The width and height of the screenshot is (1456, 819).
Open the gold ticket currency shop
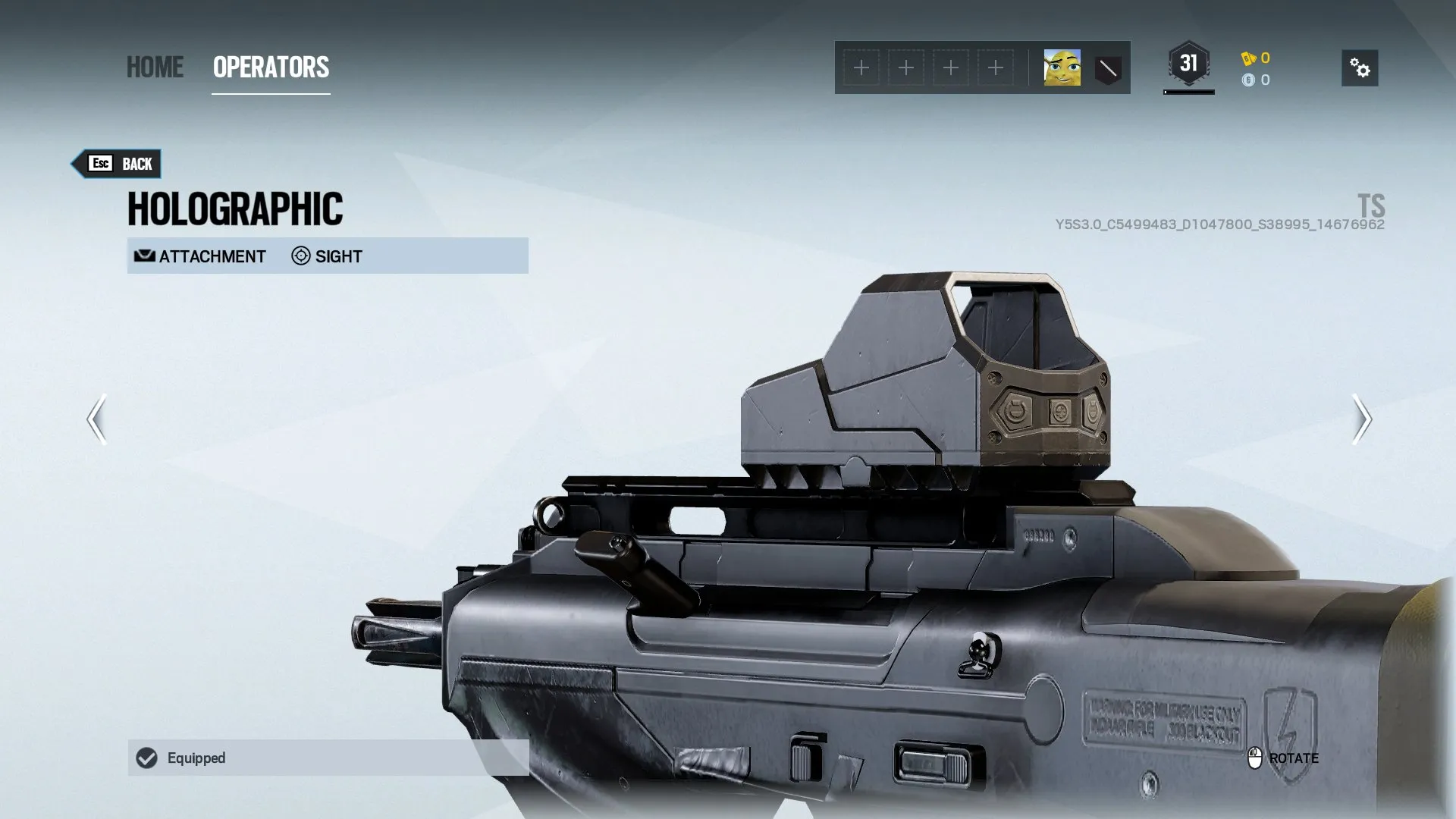point(1256,58)
